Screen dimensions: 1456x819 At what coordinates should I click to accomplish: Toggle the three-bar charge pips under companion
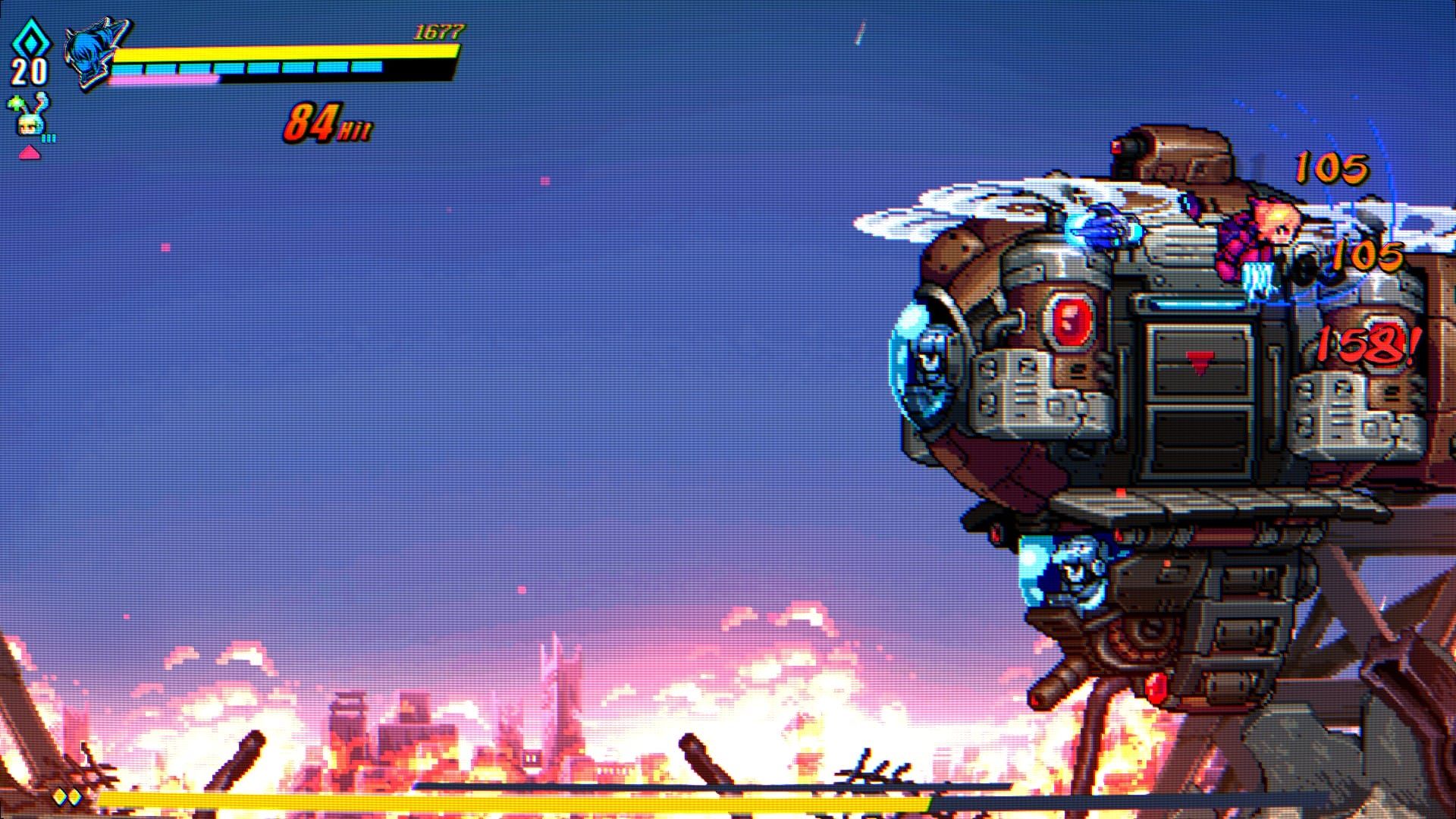(x=48, y=140)
